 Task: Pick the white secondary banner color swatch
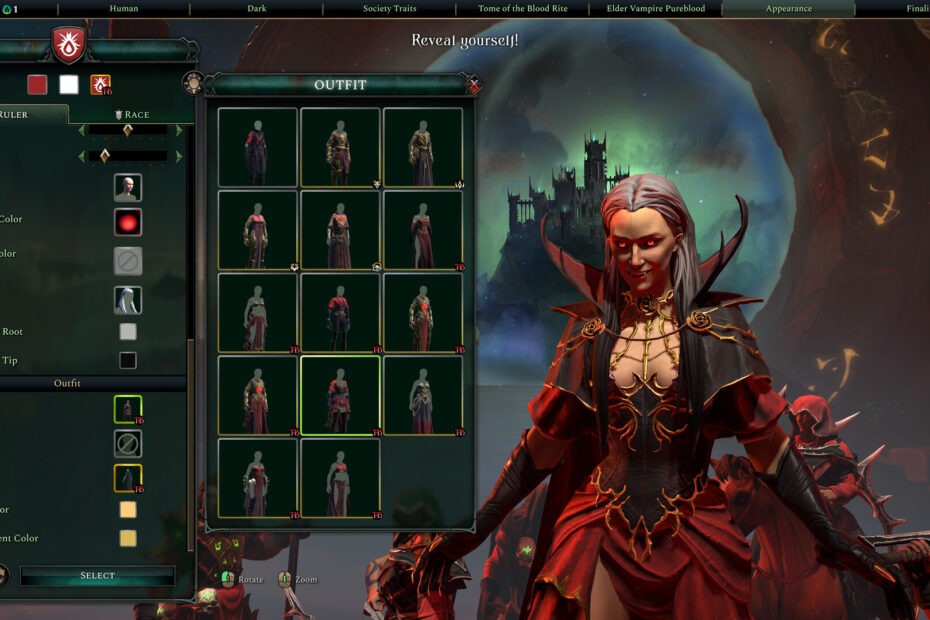pyautogui.click(x=69, y=85)
